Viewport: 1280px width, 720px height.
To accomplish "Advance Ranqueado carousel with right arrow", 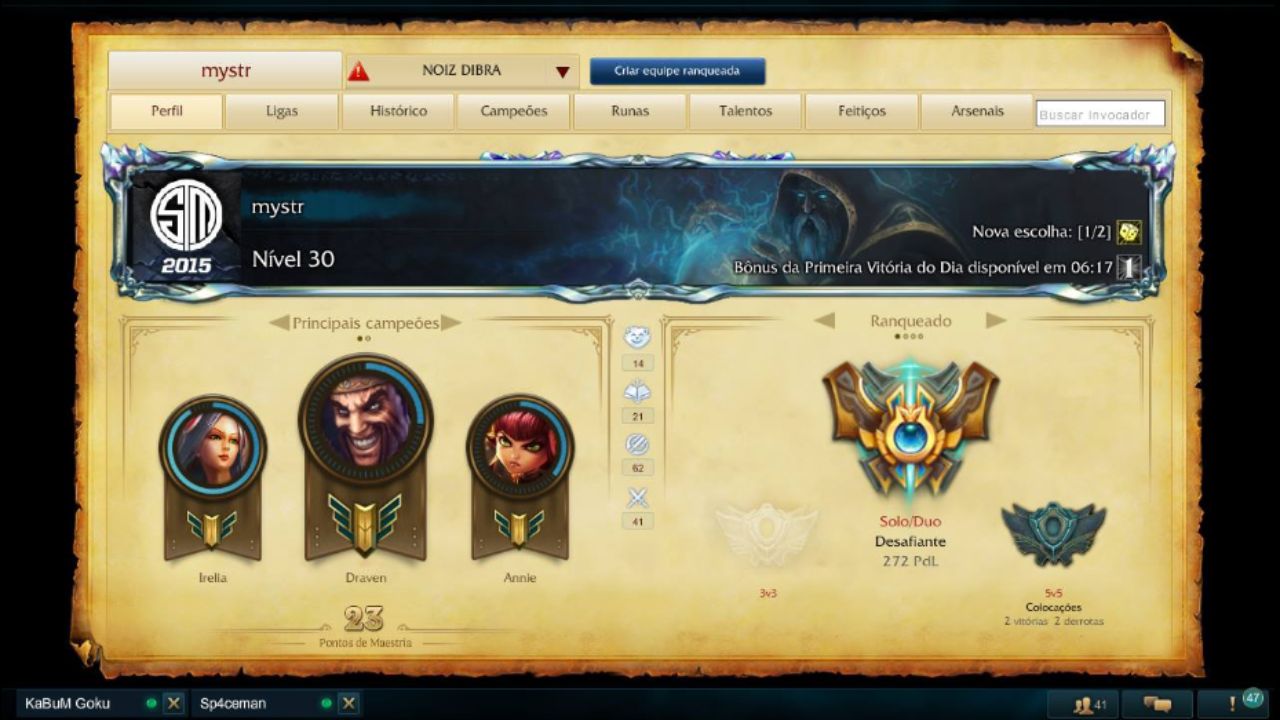I will [x=994, y=321].
